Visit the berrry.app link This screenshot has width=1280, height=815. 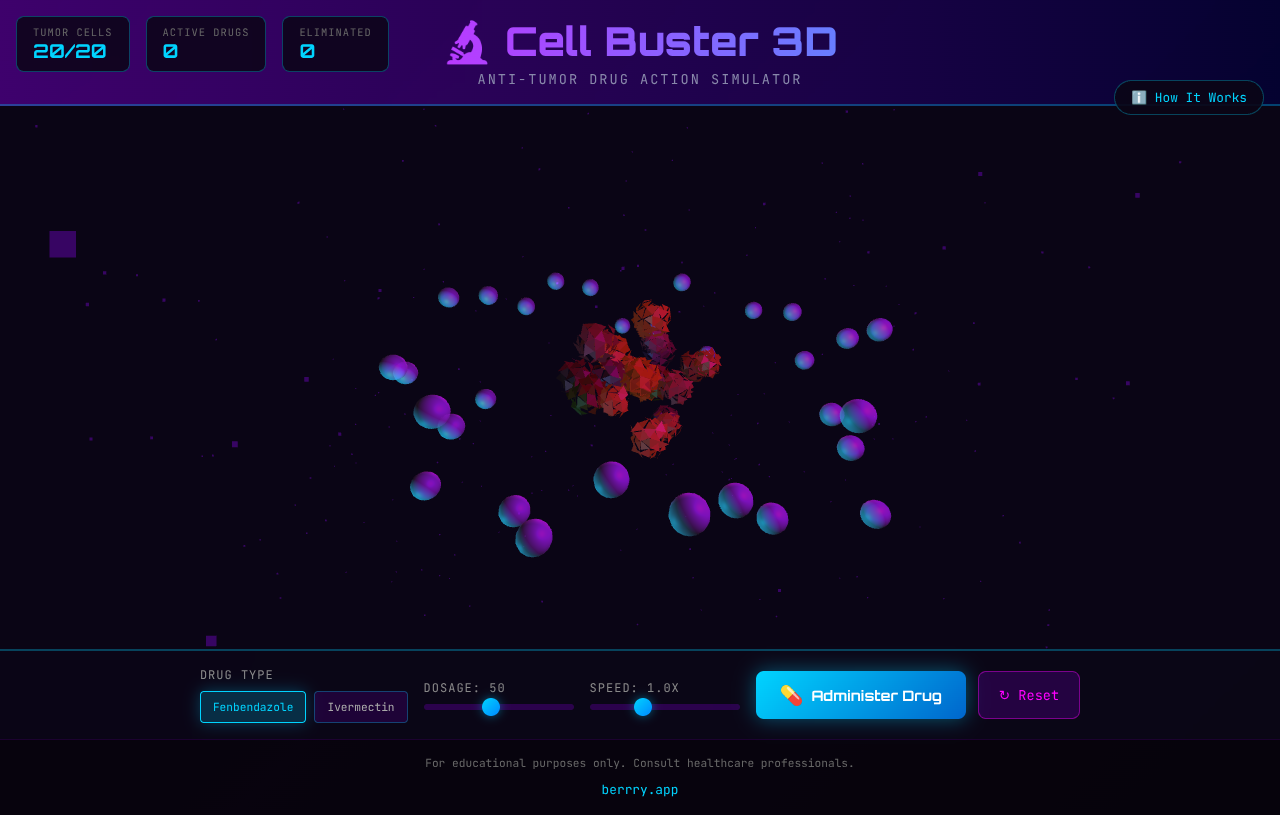point(639,789)
